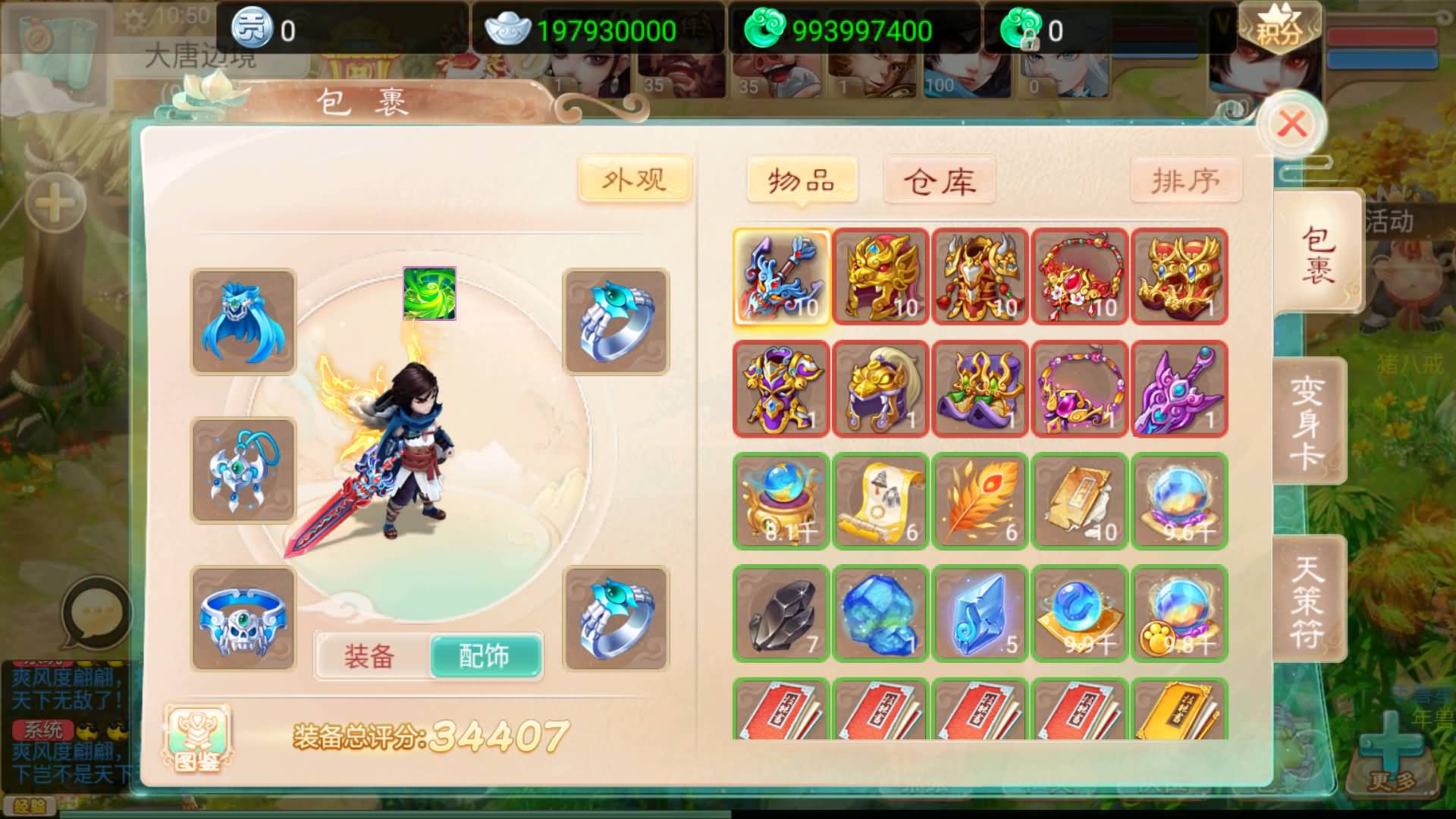Select the 物品 items tab

[x=803, y=180]
